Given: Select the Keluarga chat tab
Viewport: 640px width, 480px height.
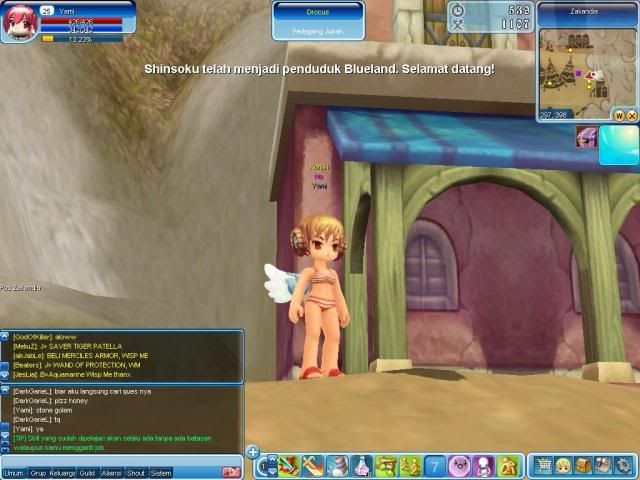Looking at the screenshot, I should [x=62, y=473].
